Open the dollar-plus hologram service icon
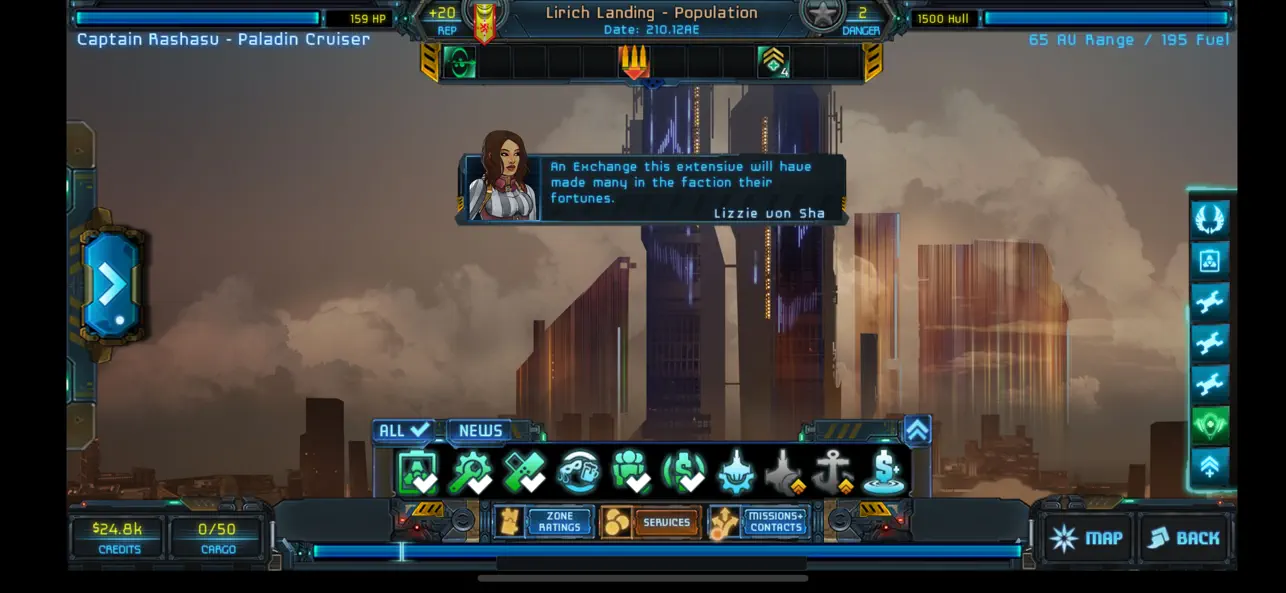Viewport: 1286px width, 593px height. 885,472
